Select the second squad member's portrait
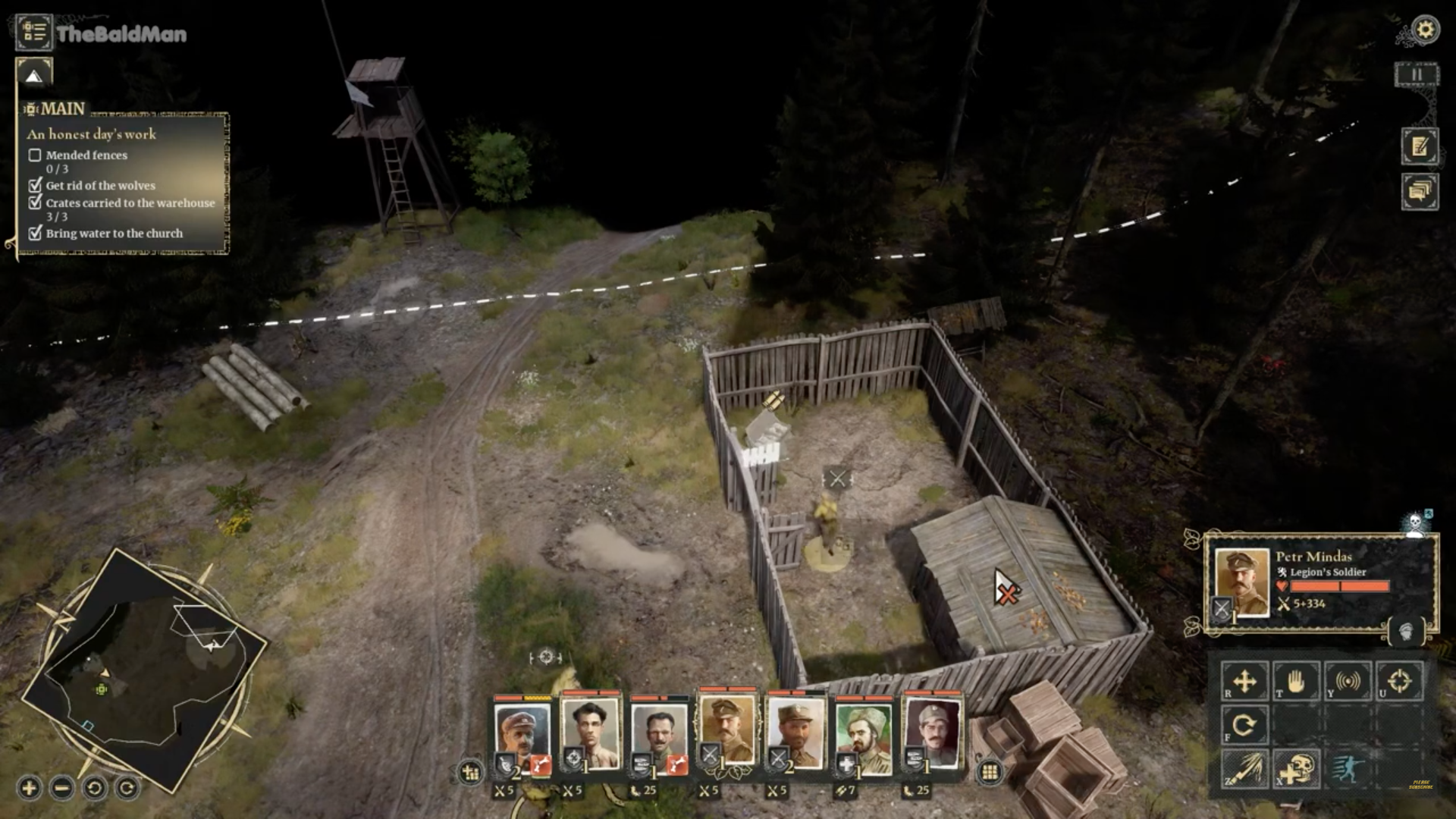 (x=592, y=732)
